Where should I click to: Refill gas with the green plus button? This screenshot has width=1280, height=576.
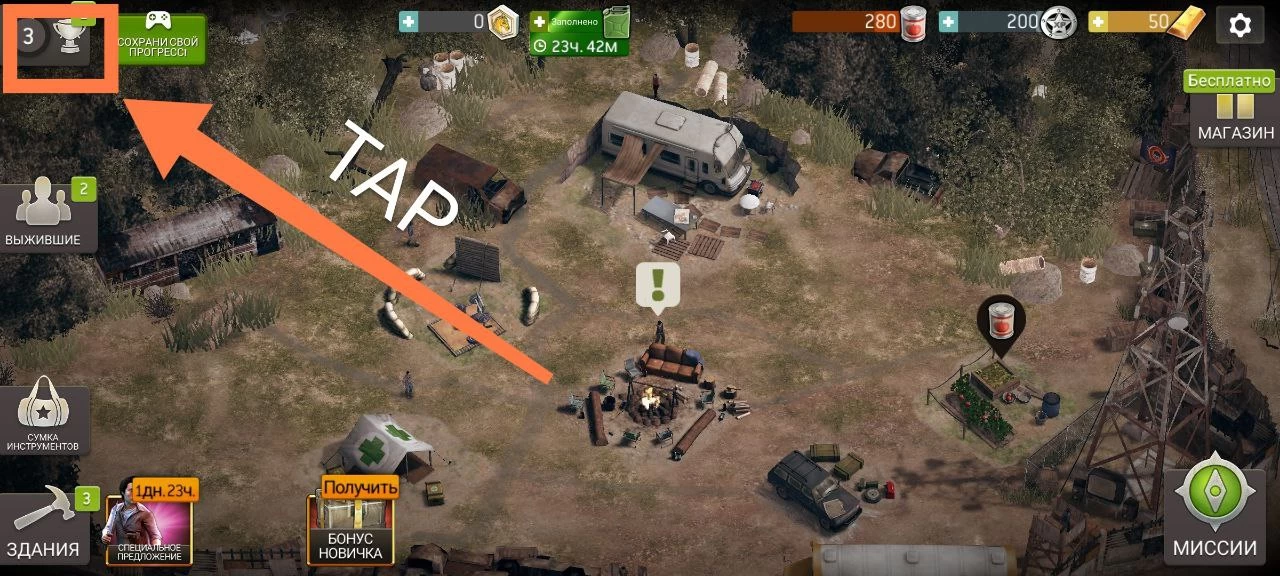coord(540,21)
